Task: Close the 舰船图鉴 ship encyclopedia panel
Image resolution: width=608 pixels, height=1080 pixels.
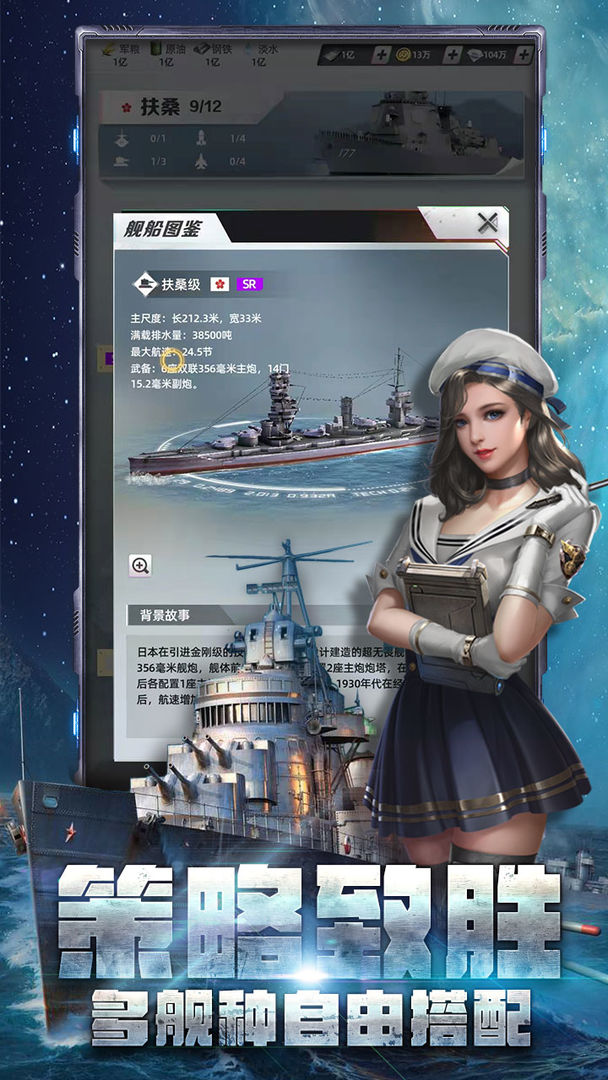Action: coord(487,223)
